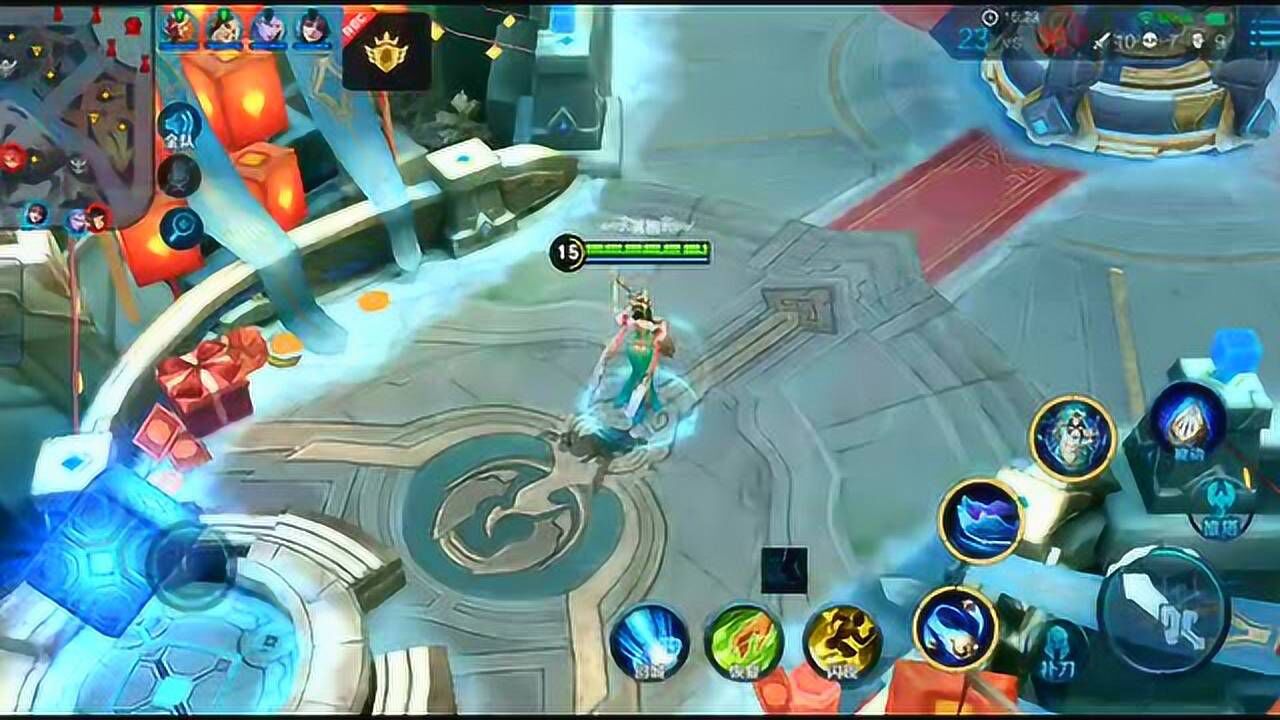Activate the Recall skill
This screenshot has height=720, width=1280.
(x=649, y=640)
